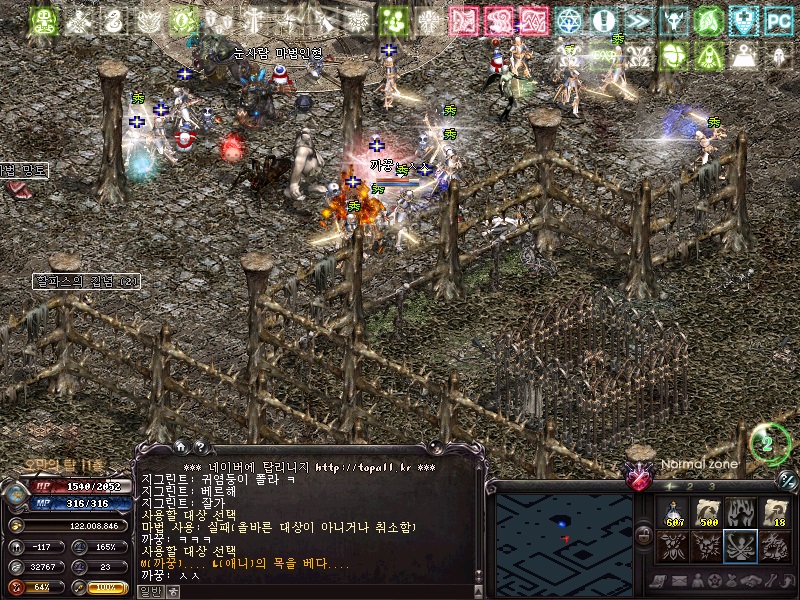Viewport: 800px width, 600px height.
Task: Use the scroll slot showing 18
Action: point(774,513)
